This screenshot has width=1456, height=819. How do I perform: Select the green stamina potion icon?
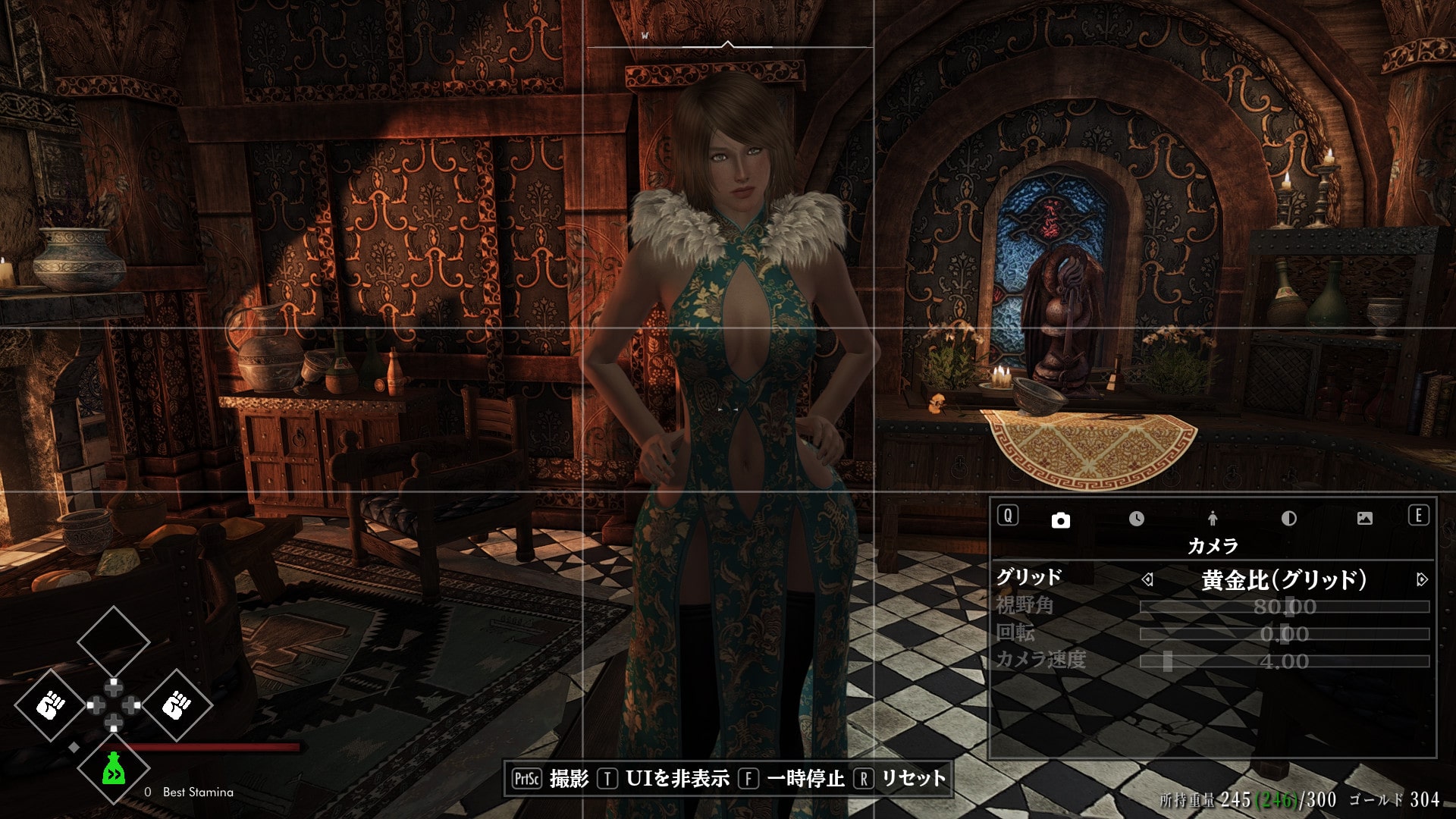click(113, 770)
